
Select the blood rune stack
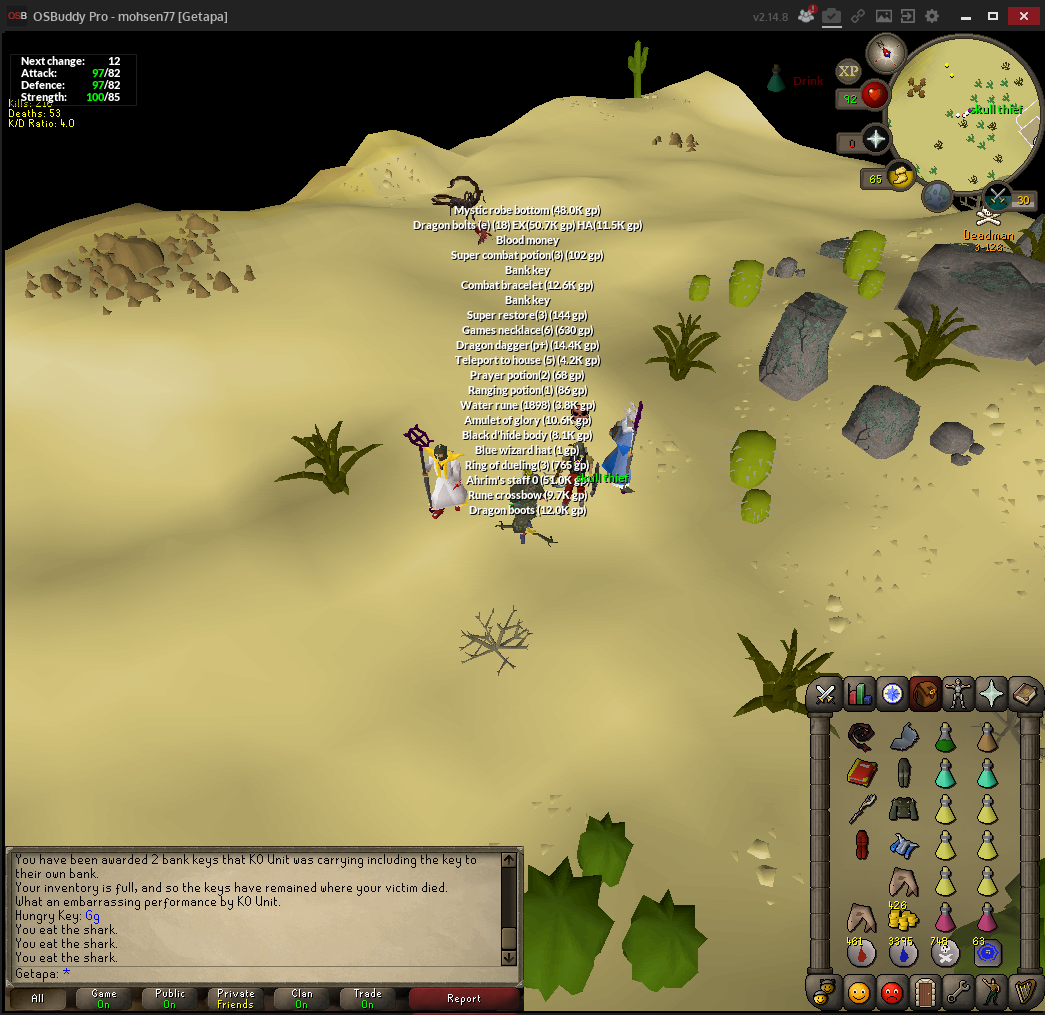click(860, 953)
